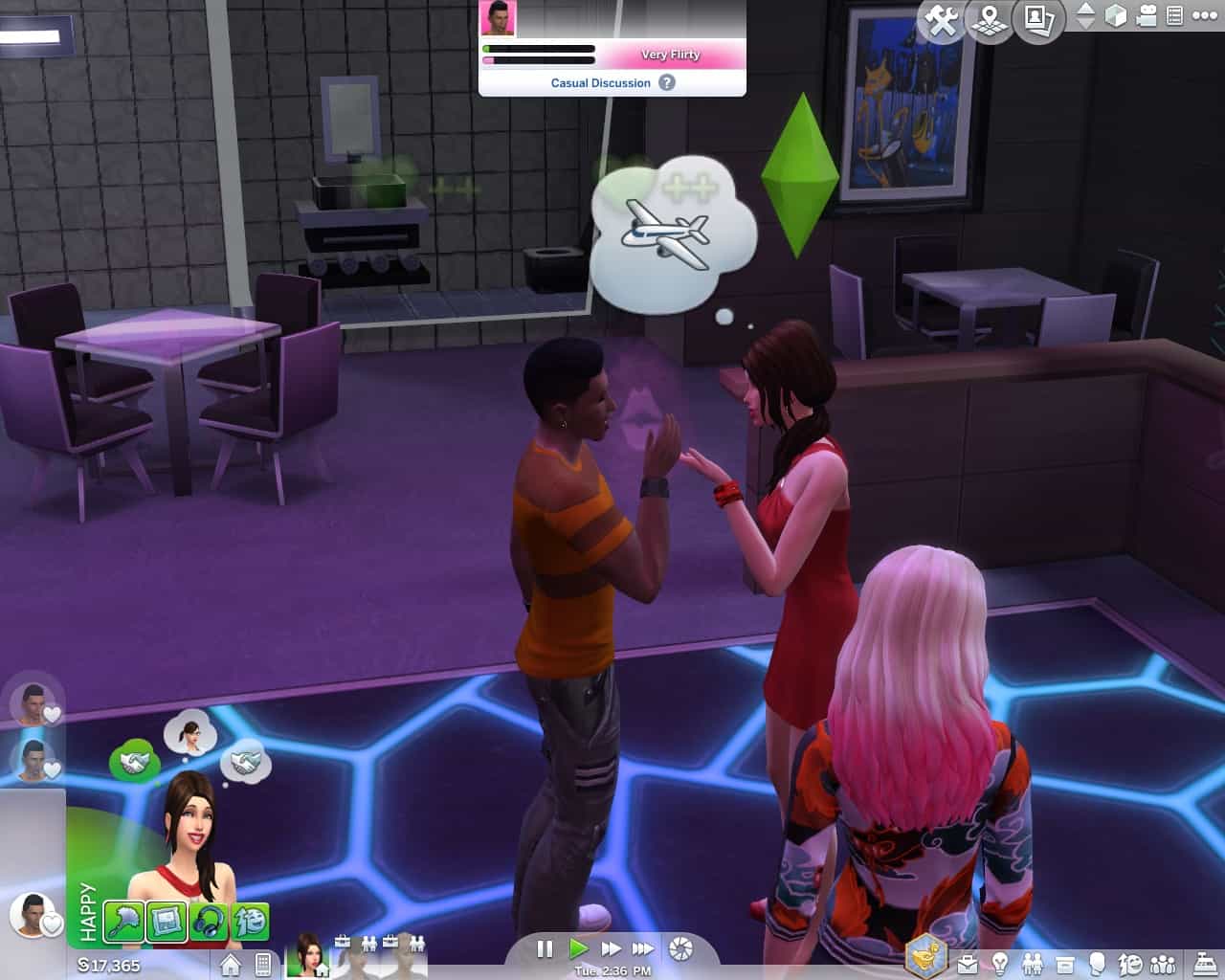Select the feather duster moodlet
The image size is (1225, 980).
pyautogui.click(x=124, y=923)
